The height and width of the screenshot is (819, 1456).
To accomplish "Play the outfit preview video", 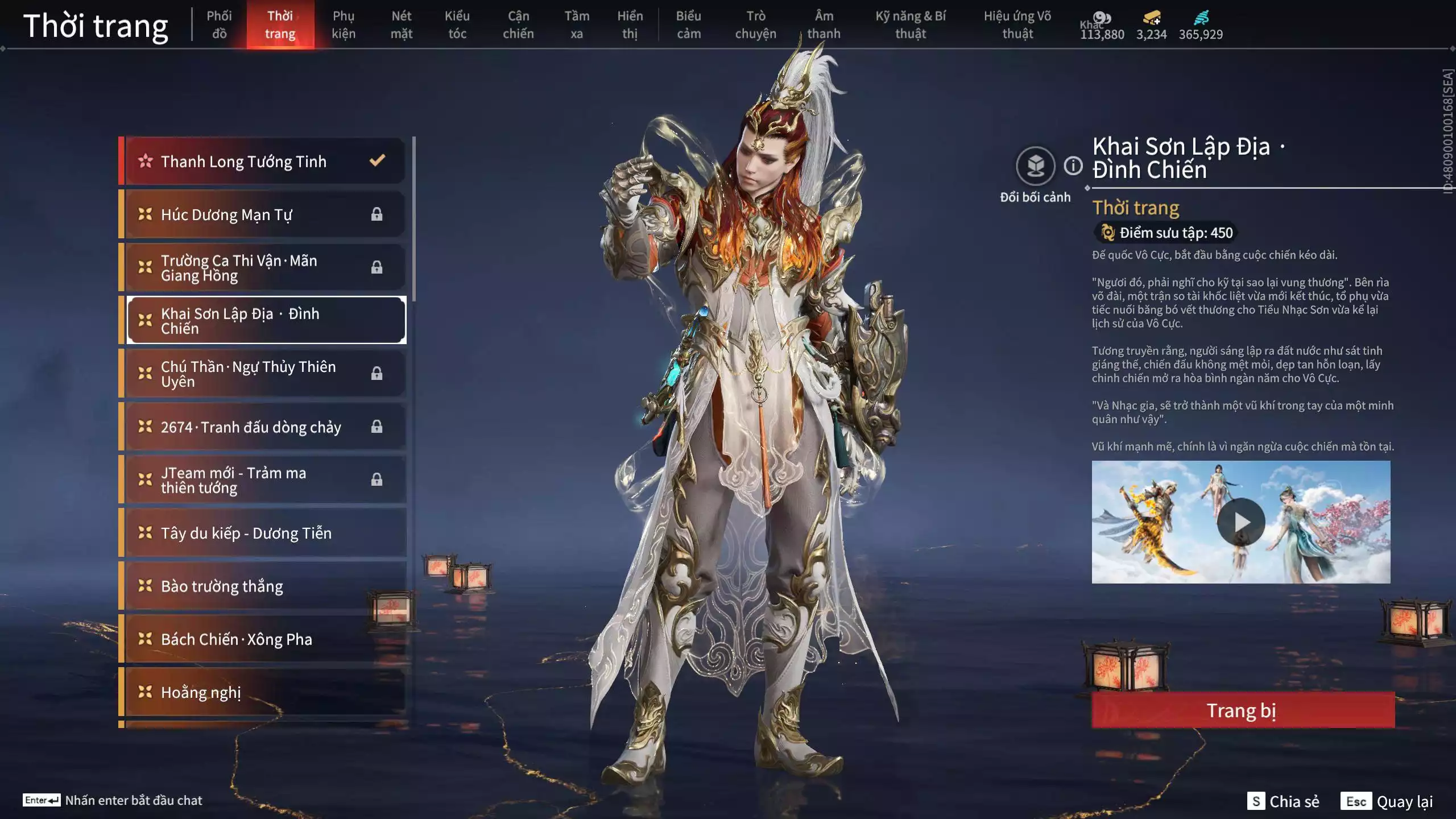I will click(1240, 522).
